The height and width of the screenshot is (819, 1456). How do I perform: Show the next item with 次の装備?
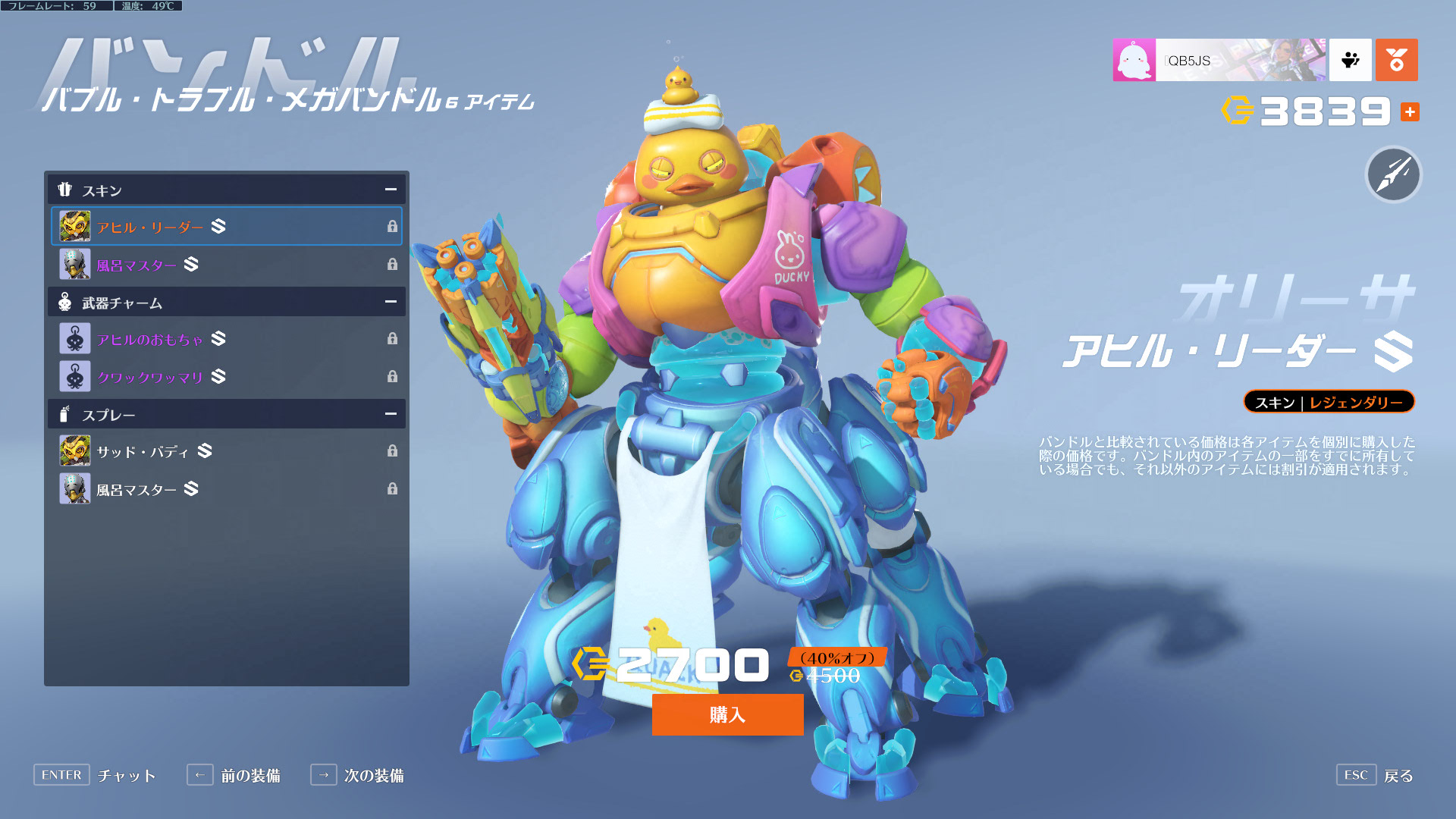coord(373,776)
